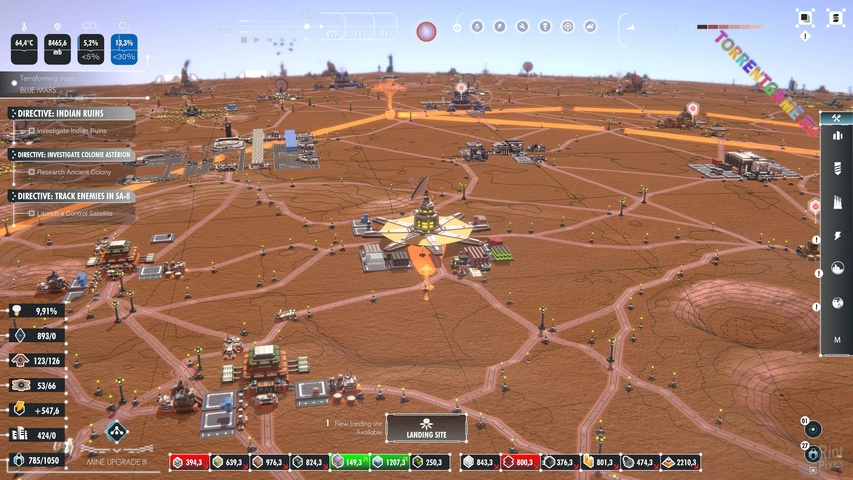Viewport: 853px width, 480px height.
Task: Click the red planet orb at top
Action: [x=427, y=31]
